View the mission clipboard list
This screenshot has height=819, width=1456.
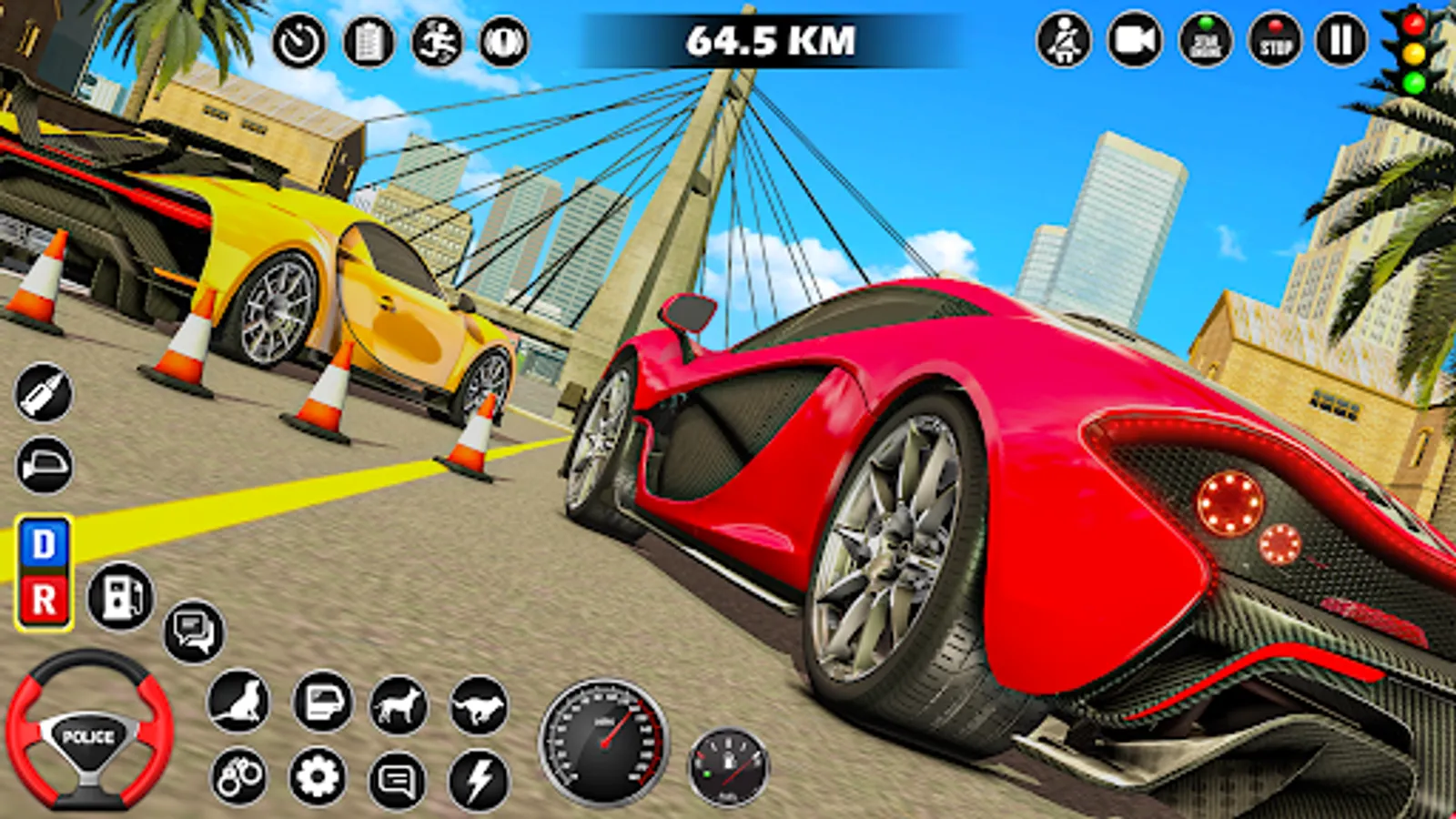pos(369,41)
